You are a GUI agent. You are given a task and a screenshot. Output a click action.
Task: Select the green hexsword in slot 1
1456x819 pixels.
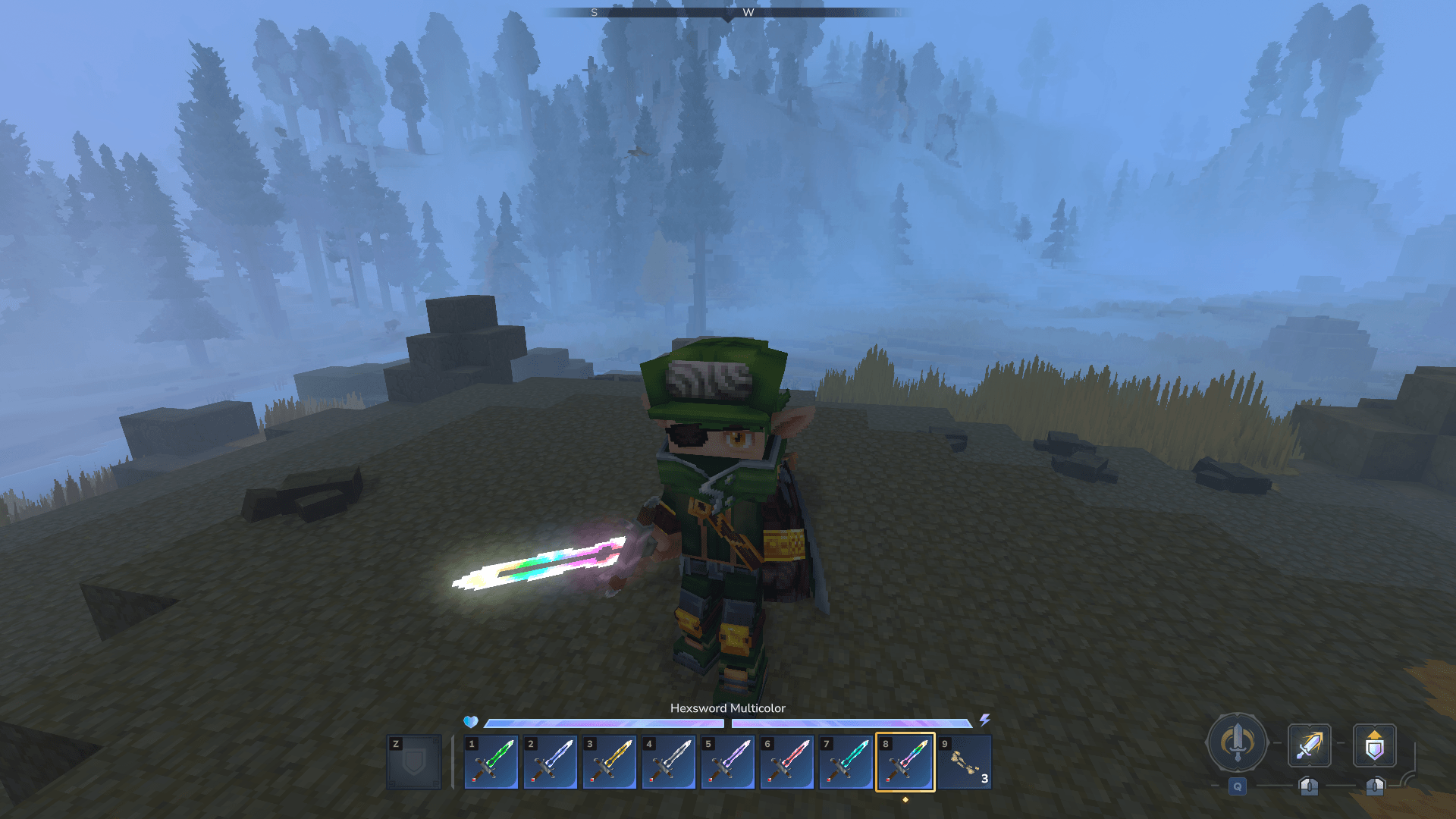click(x=491, y=762)
